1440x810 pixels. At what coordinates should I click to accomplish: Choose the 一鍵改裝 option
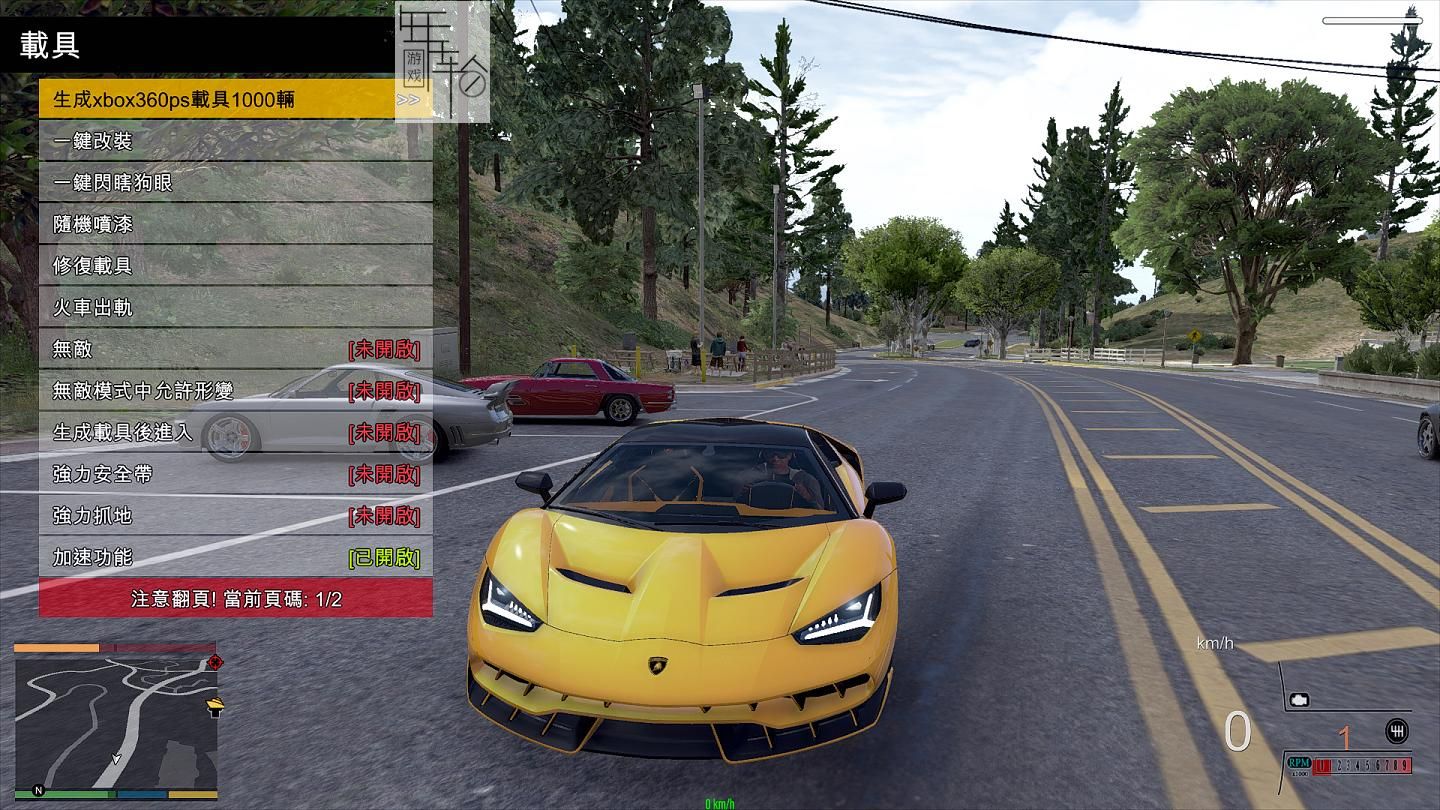click(x=235, y=141)
